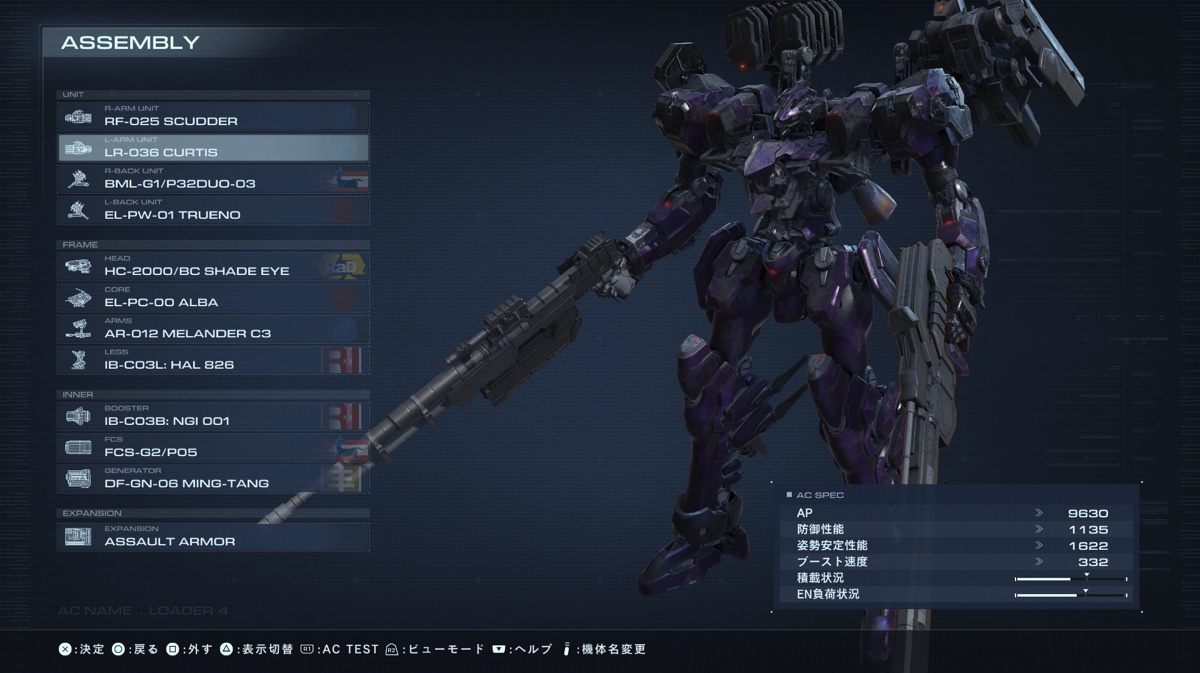Open the AR-012 MELANDER C3 arms slot

(x=213, y=328)
